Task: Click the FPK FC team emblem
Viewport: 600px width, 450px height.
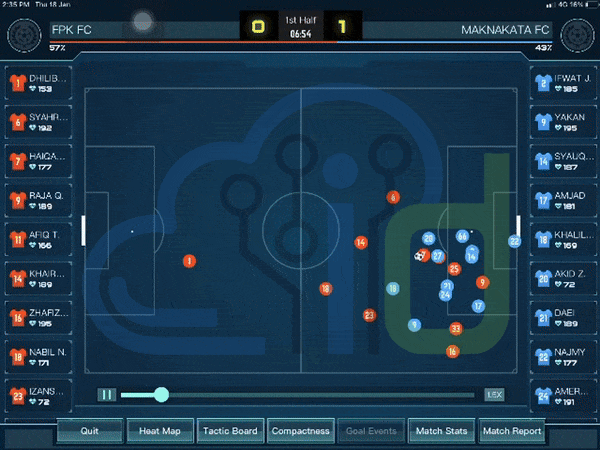Action: pos(23,35)
